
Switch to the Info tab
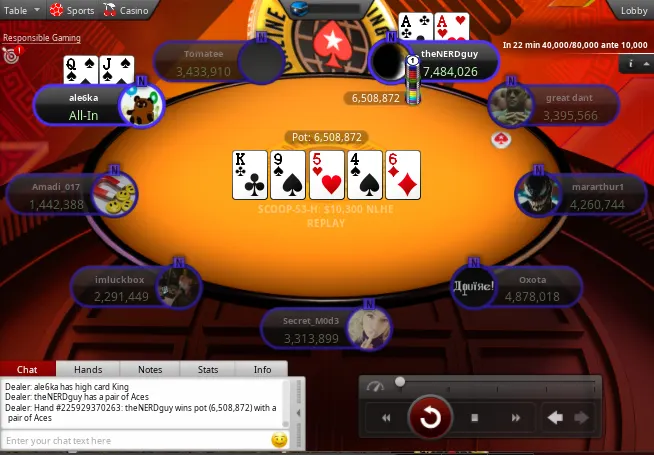point(262,369)
